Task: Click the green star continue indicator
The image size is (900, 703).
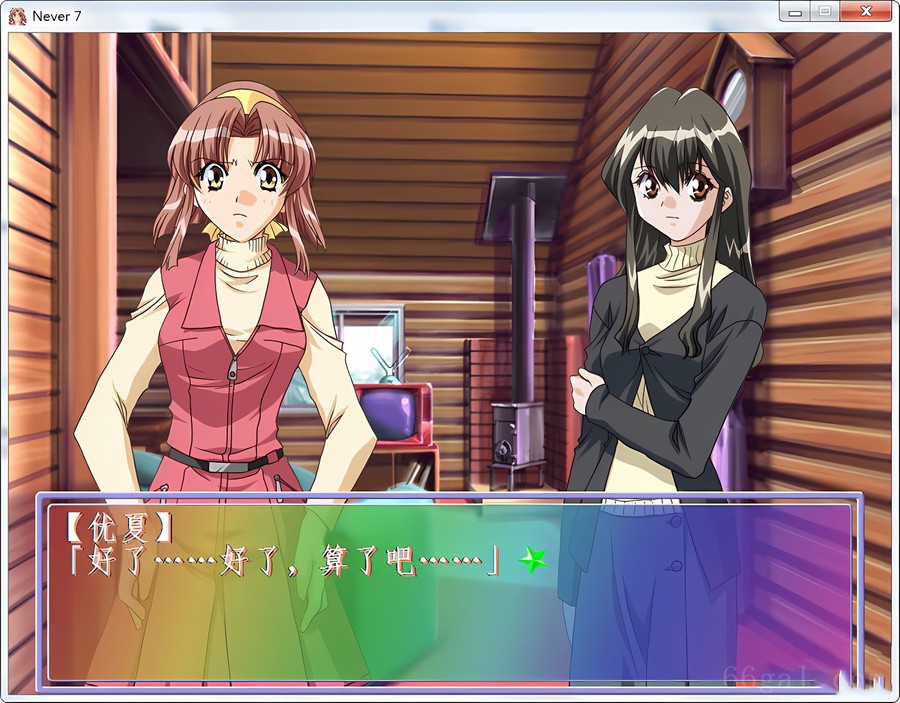Action: pos(532,561)
